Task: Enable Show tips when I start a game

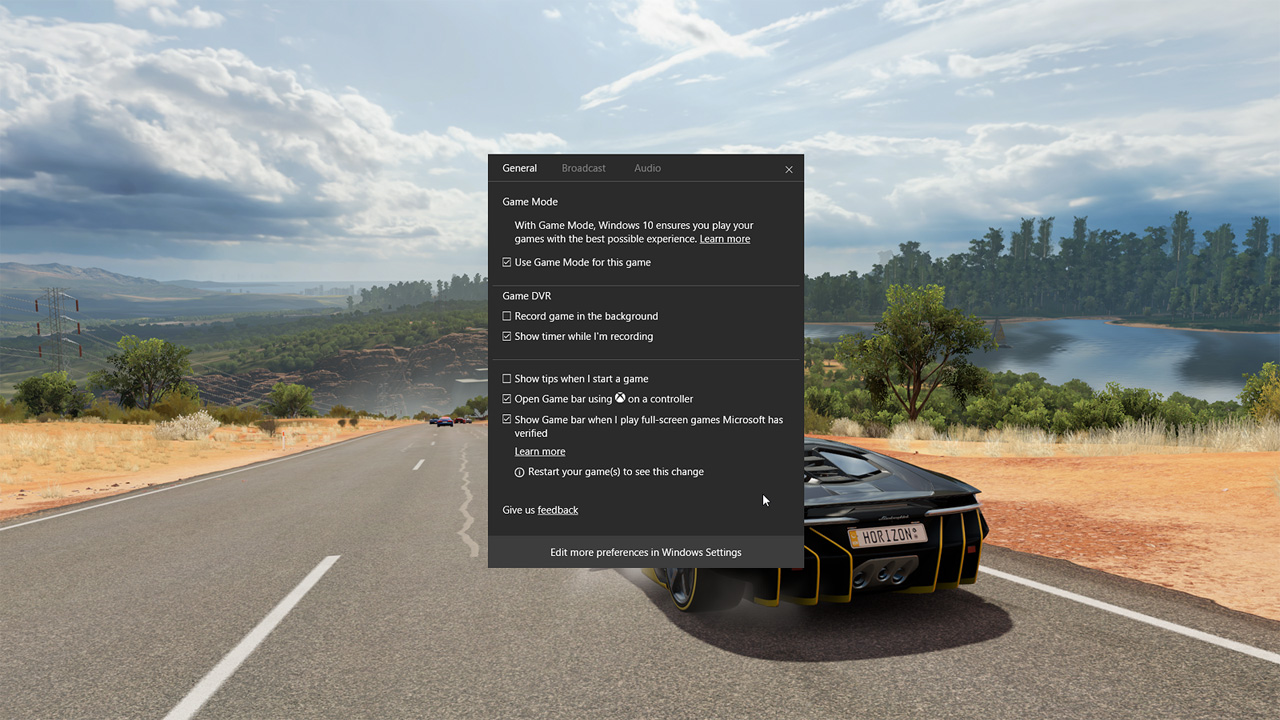Action: click(507, 379)
